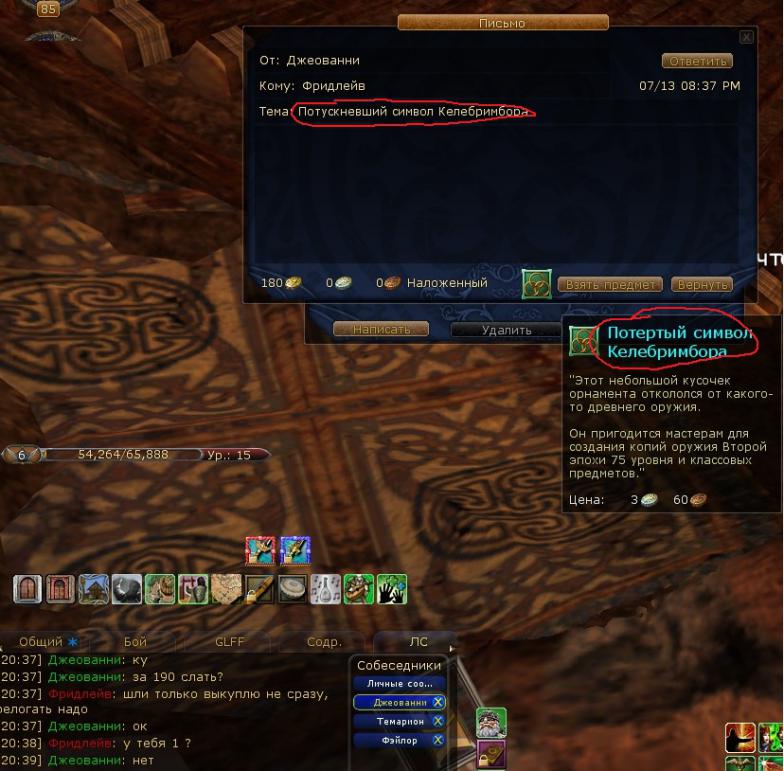784x771 pixels.
Task: Return the letter with Вернуть button
Action: (701, 284)
